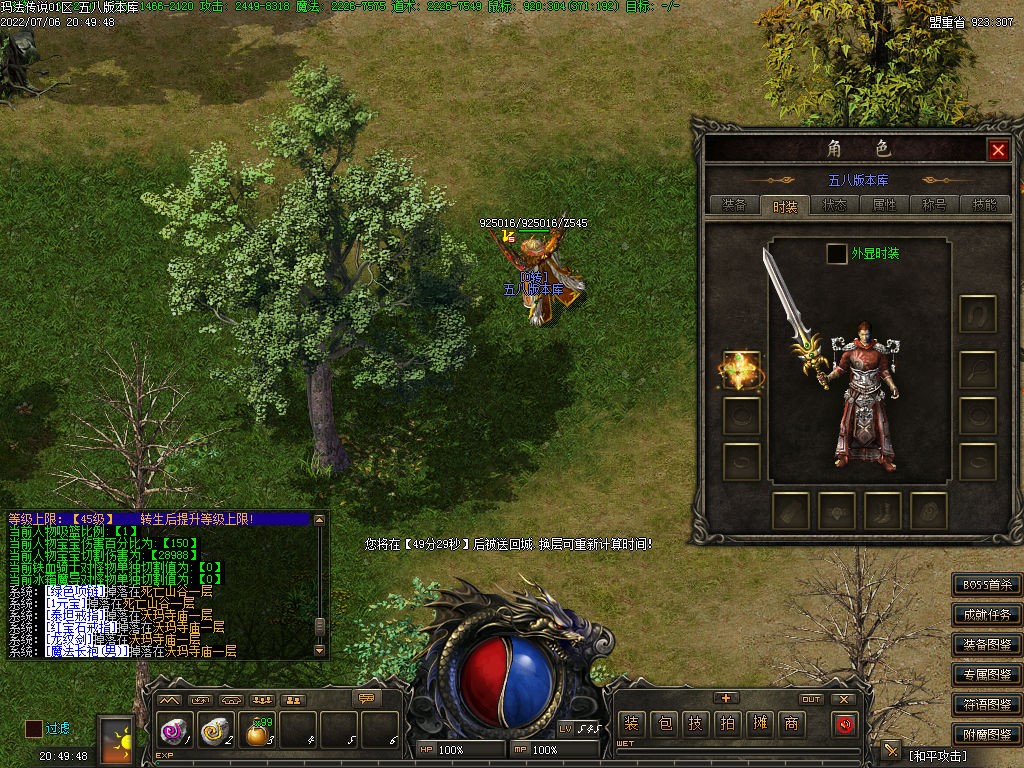Open the 商 shop button

pos(792,723)
